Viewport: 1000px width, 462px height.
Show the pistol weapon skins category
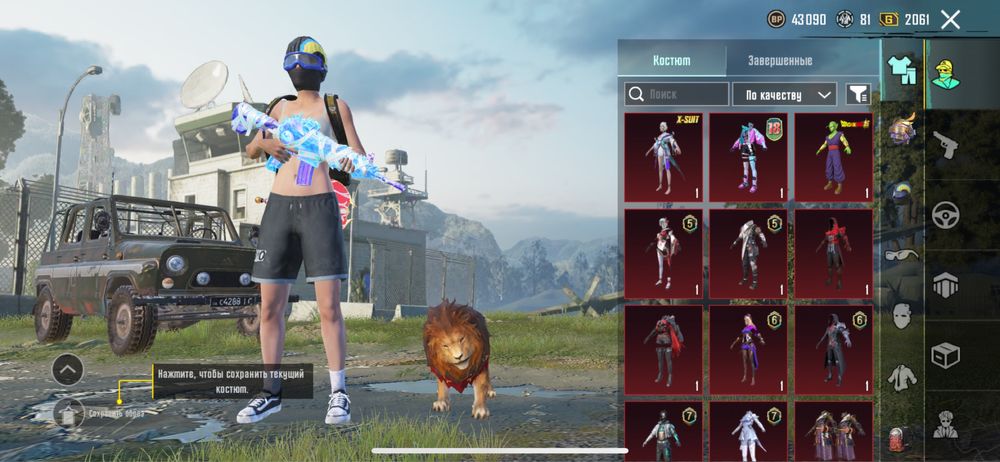(945, 146)
